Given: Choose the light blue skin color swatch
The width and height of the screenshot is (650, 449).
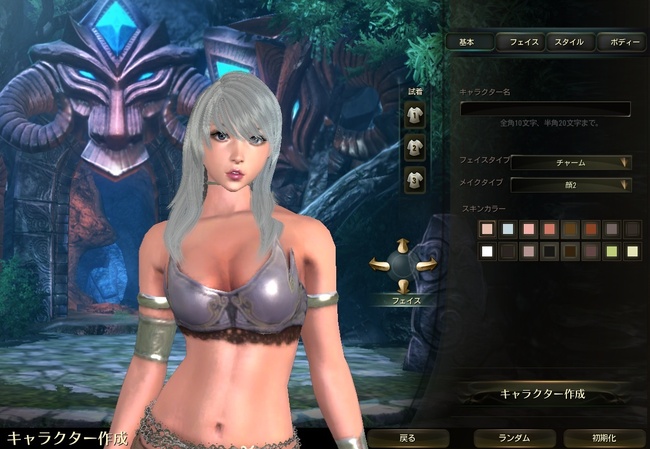Looking at the screenshot, I should pos(509,230).
